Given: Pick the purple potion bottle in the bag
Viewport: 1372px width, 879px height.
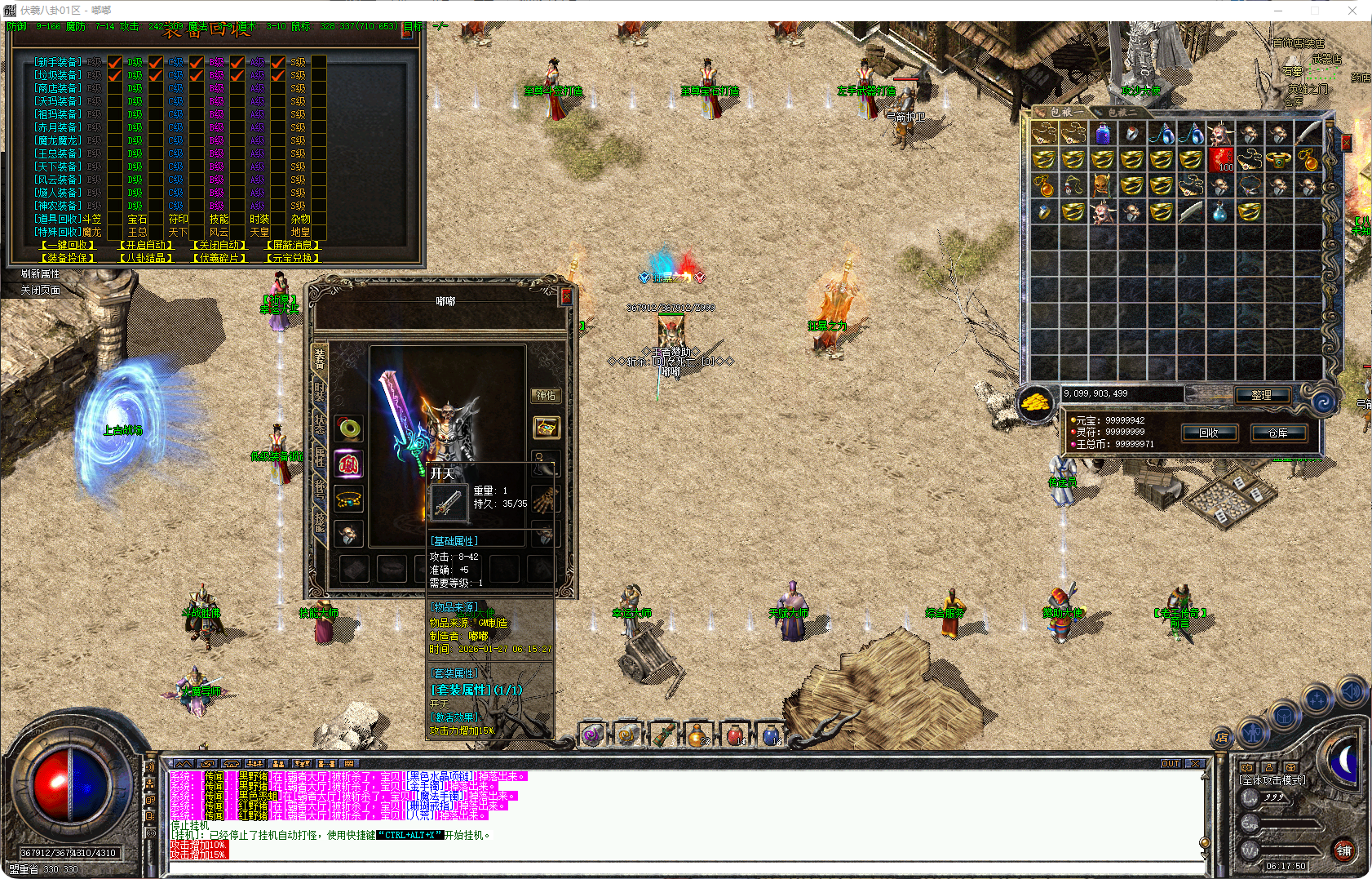Looking at the screenshot, I should click(x=1103, y=133).
